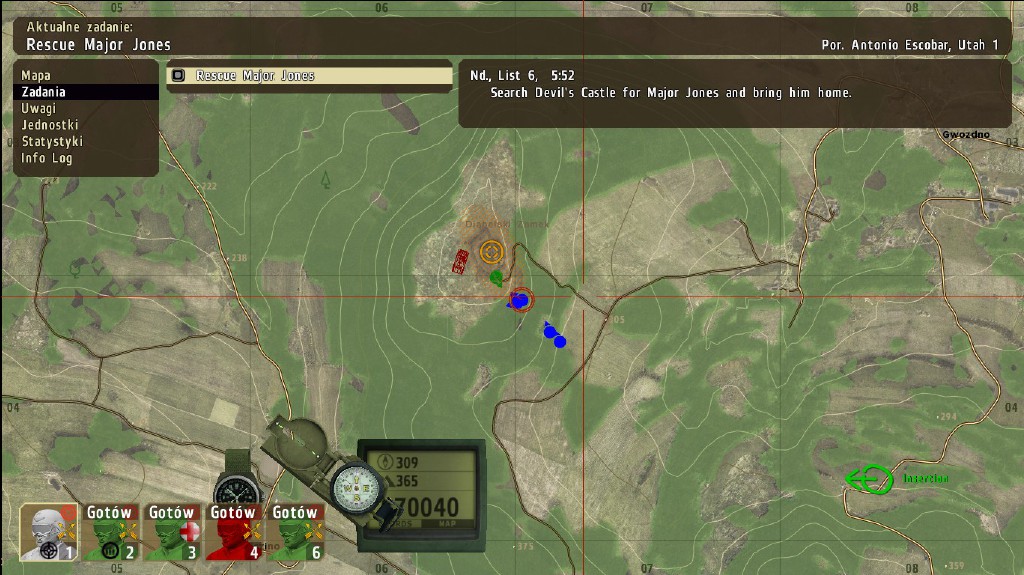The width and height of the screenshot is (1024, 575).
Task: Click the green Insertion marker
Action: tap(870, 479)
